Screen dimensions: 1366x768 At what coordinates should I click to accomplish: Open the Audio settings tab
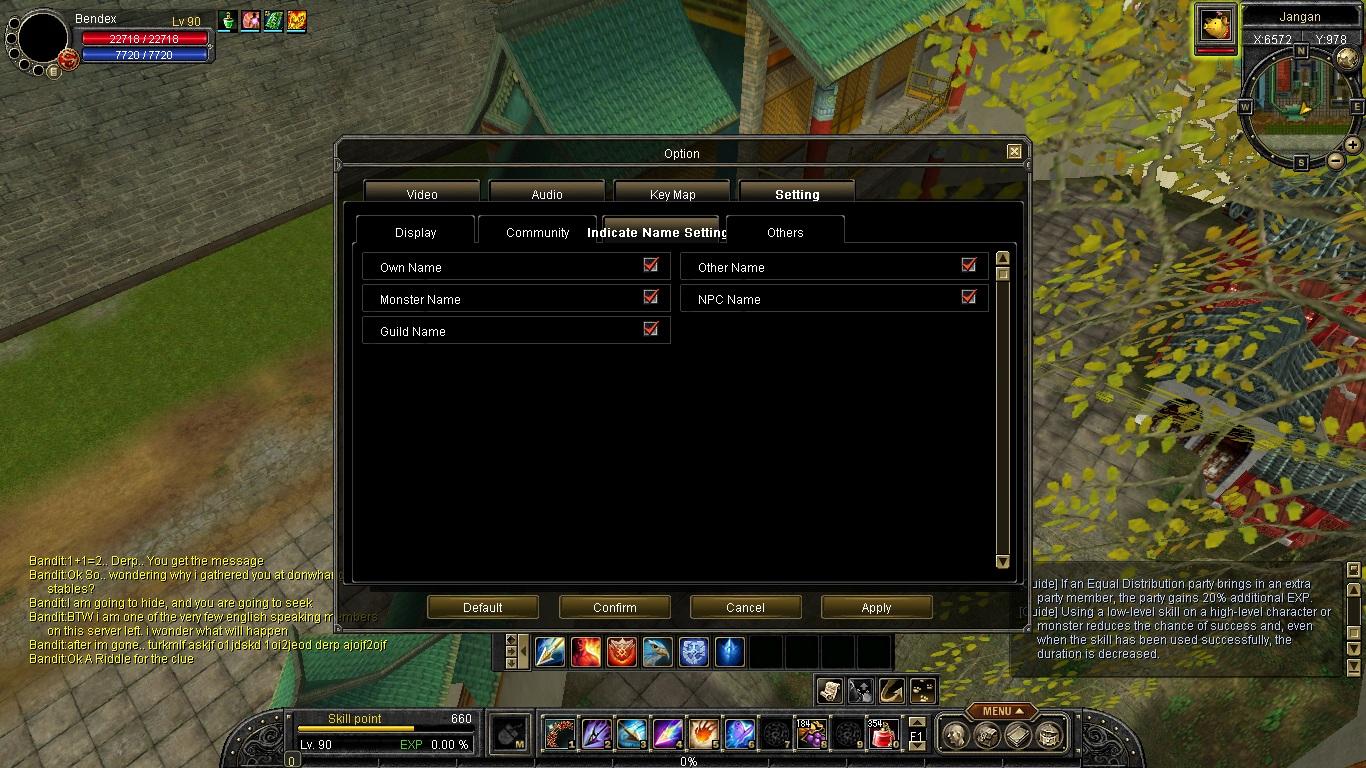(547, 194)
